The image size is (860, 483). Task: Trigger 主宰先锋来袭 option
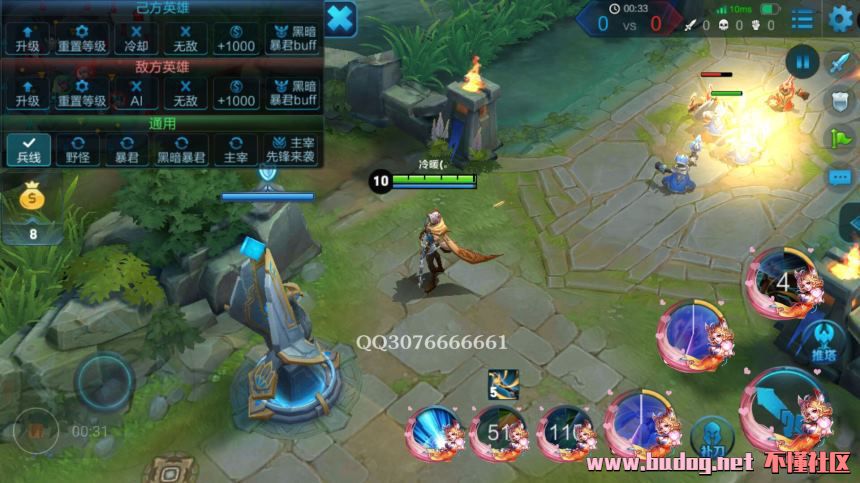point(291,149)
